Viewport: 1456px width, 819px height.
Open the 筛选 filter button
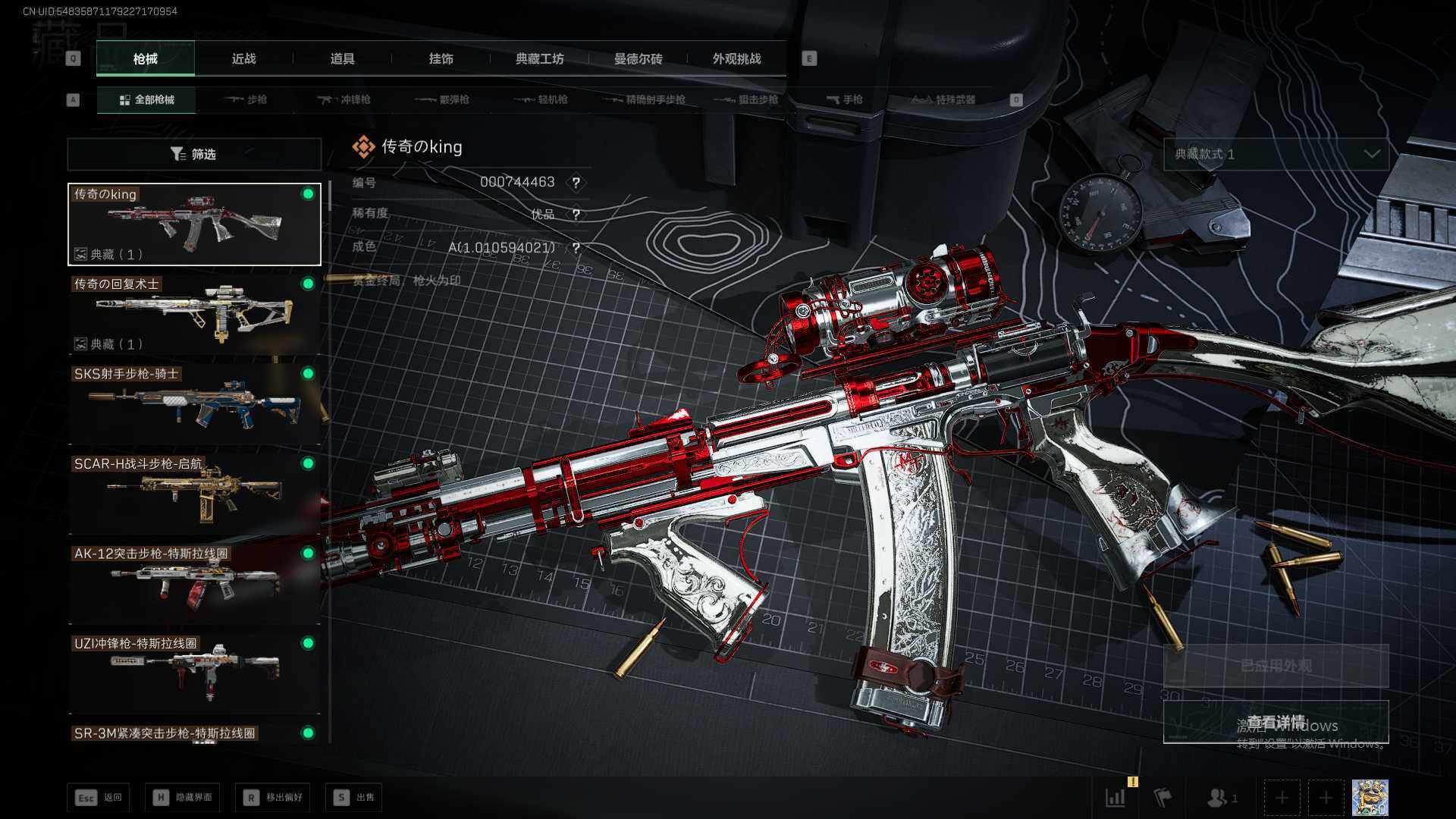coord(194,154)
